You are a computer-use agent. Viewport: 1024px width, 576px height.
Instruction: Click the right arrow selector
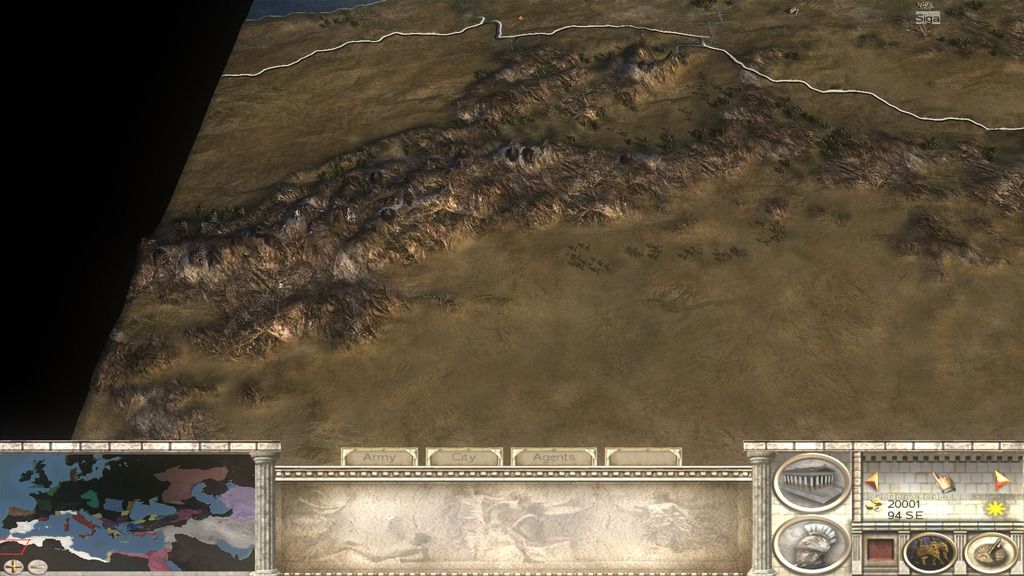(1002, 479)
